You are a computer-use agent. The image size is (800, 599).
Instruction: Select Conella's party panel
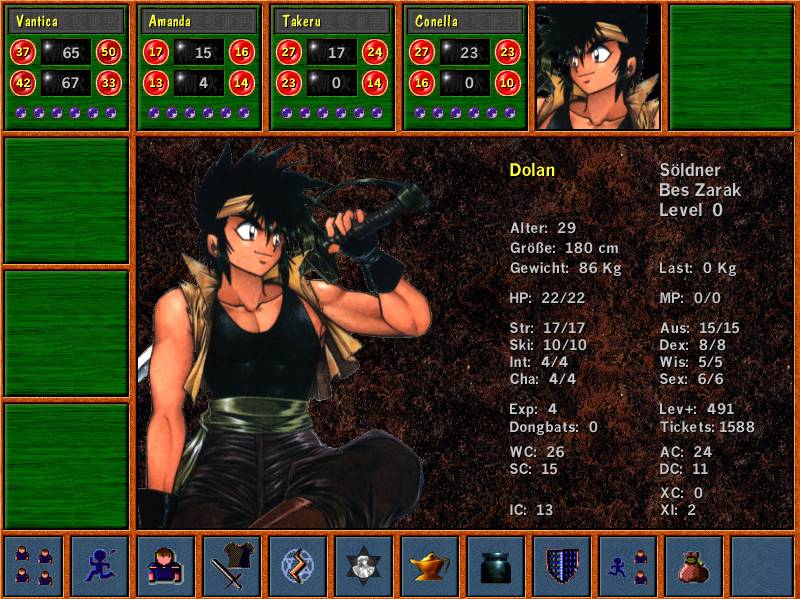tap(466, 66)
